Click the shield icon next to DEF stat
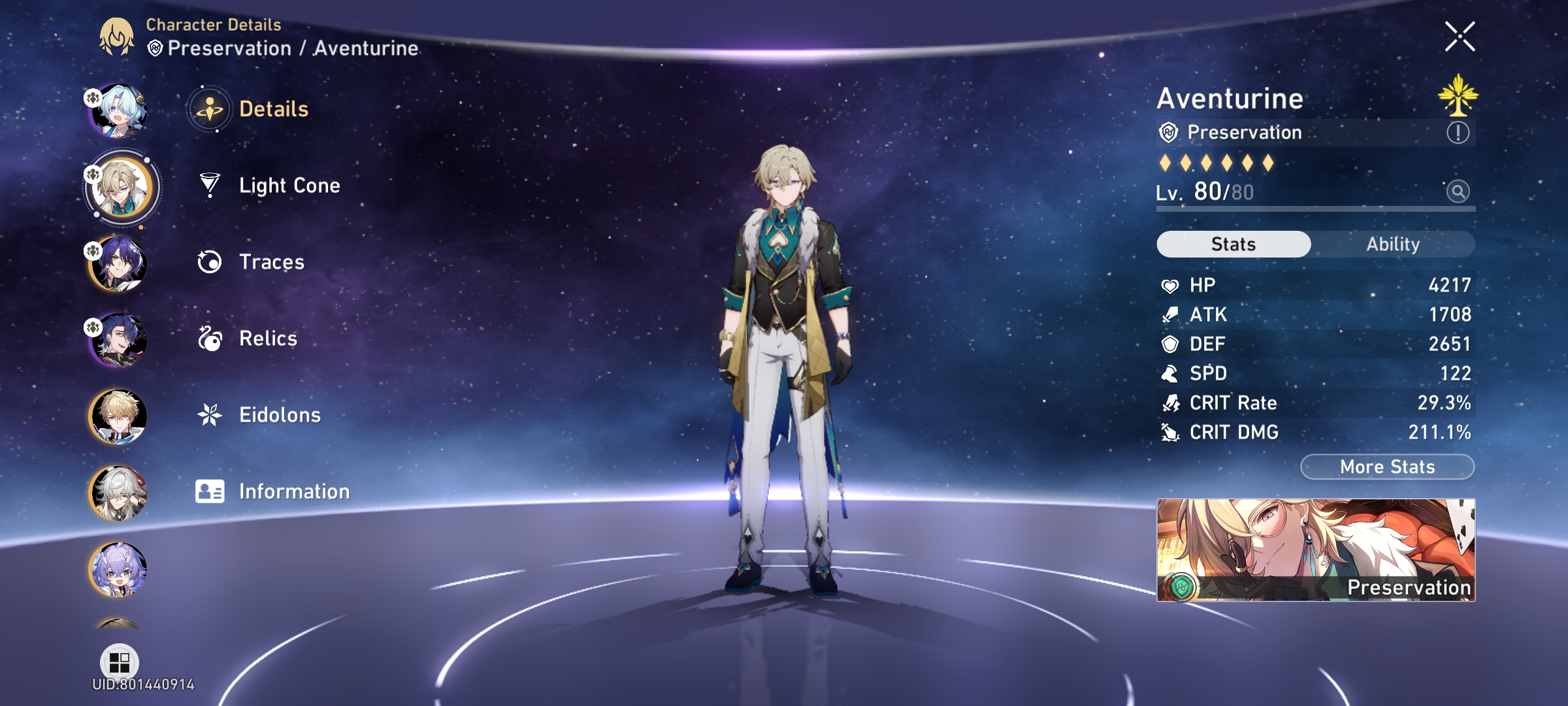Screen dimensions: 1568x706 point(1172,344)
